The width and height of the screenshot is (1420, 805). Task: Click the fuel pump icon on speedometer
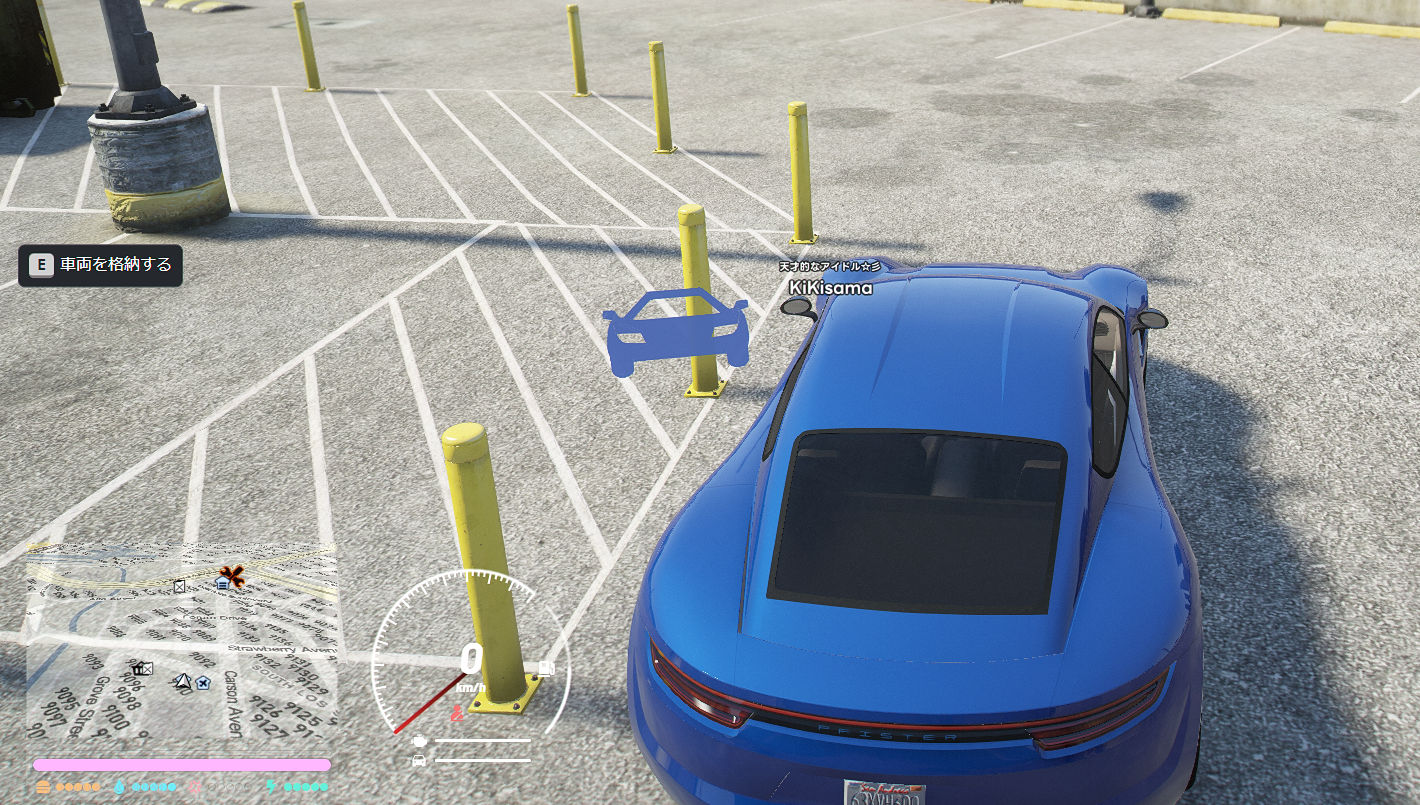point(546,668)
